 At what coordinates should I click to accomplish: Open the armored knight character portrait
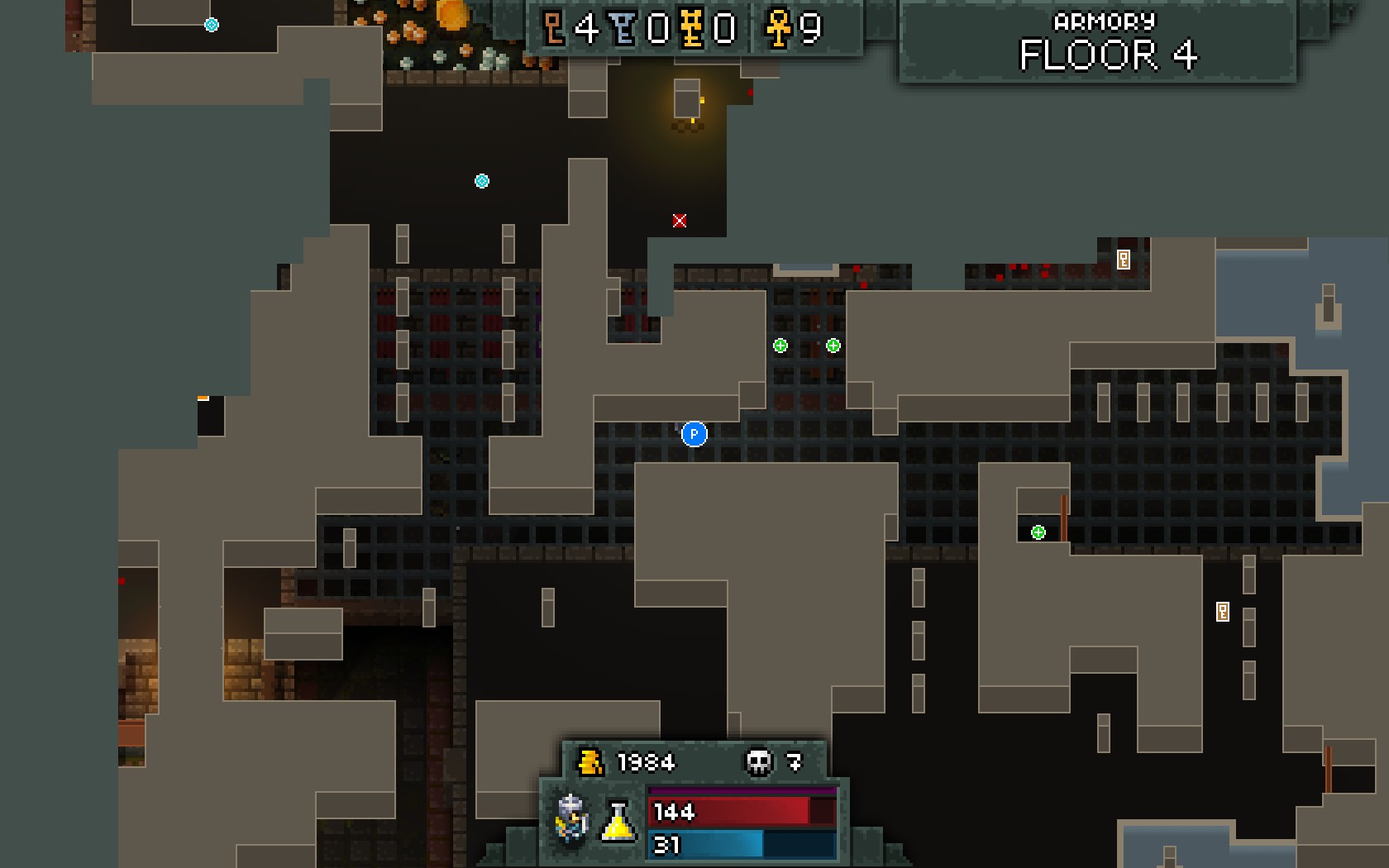pyautogui.click(x=572, y=818)
